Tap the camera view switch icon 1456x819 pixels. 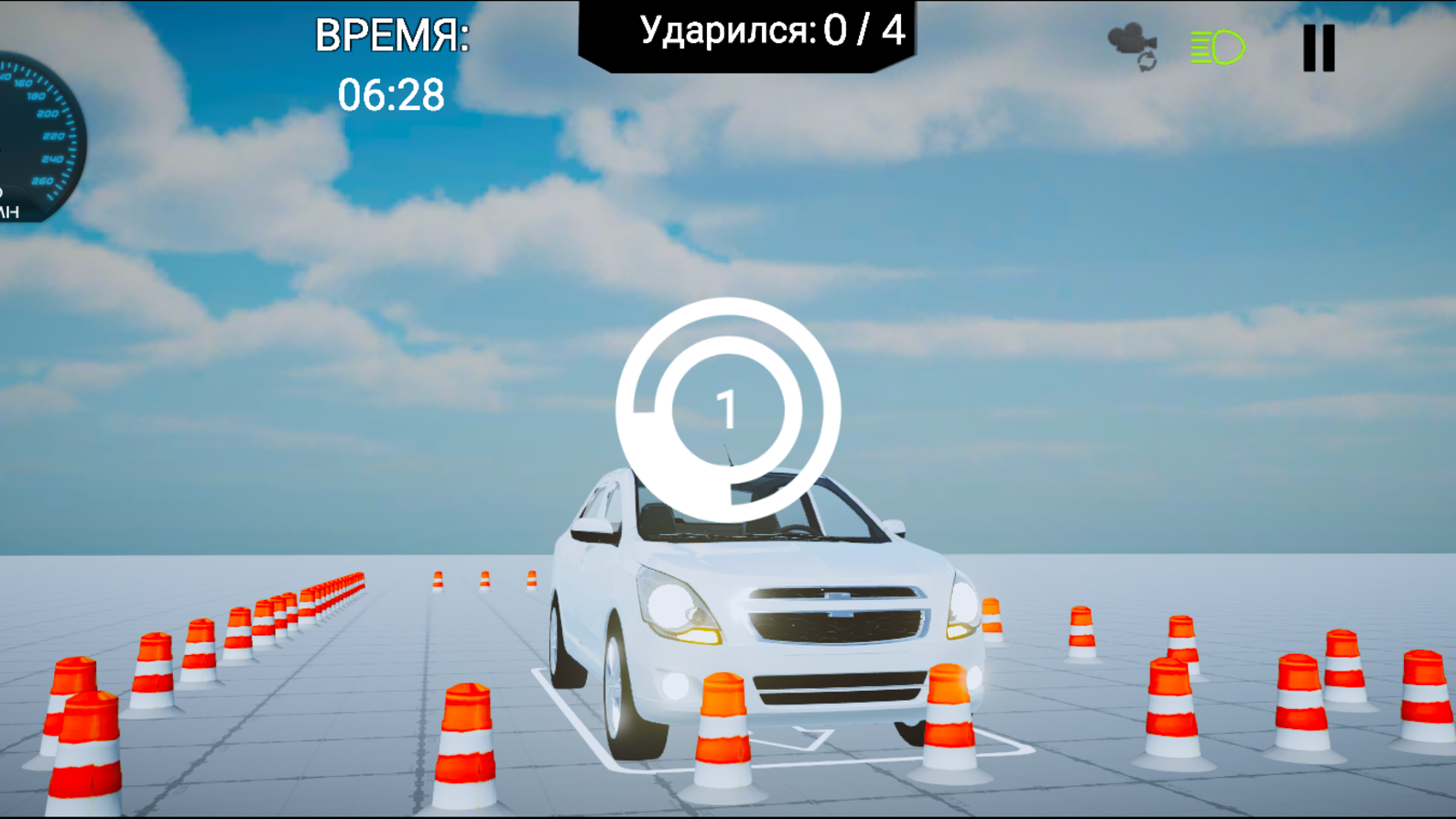(1128, 41)
